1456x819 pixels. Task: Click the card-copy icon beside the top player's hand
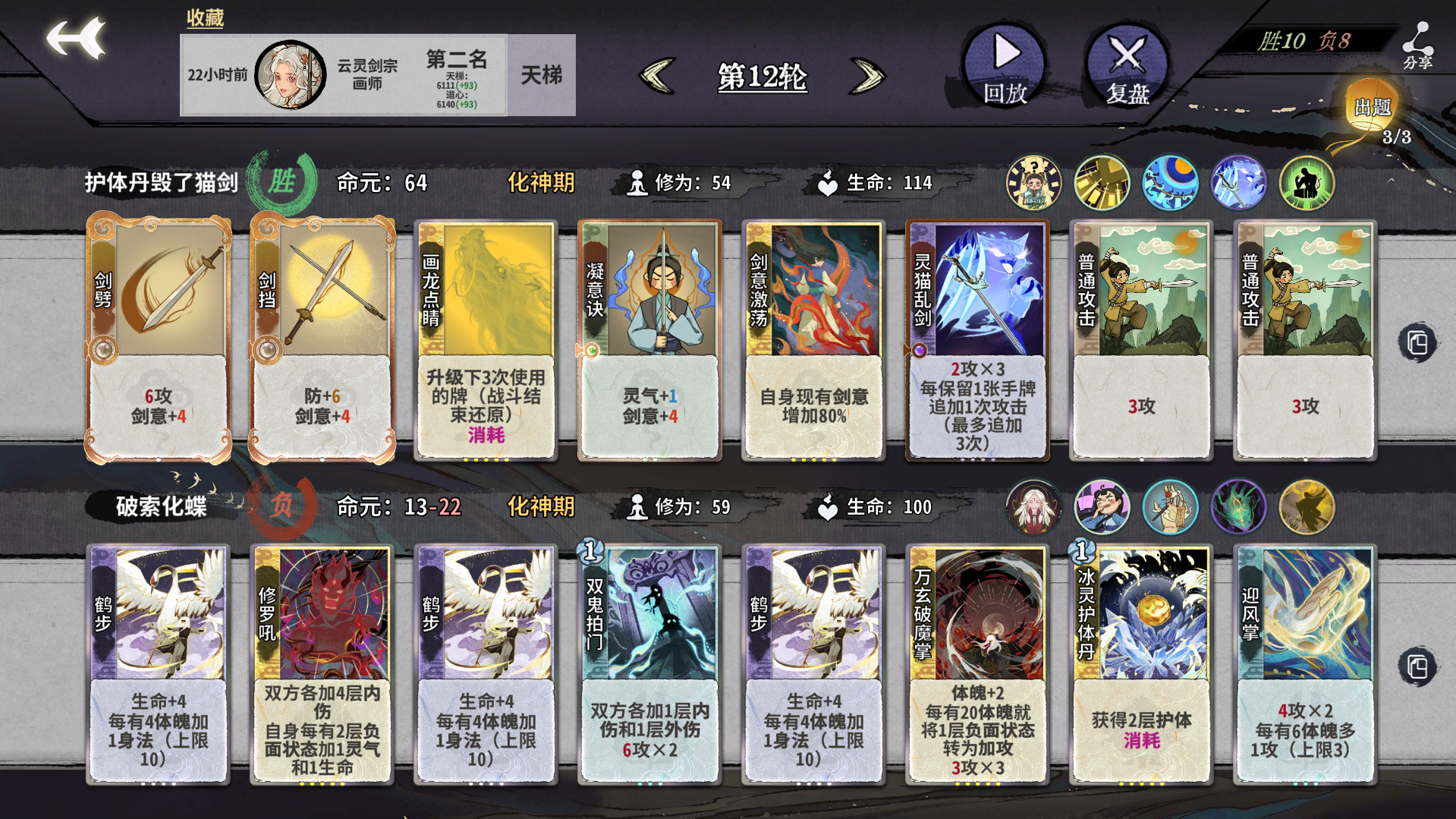click(1417, 343)
